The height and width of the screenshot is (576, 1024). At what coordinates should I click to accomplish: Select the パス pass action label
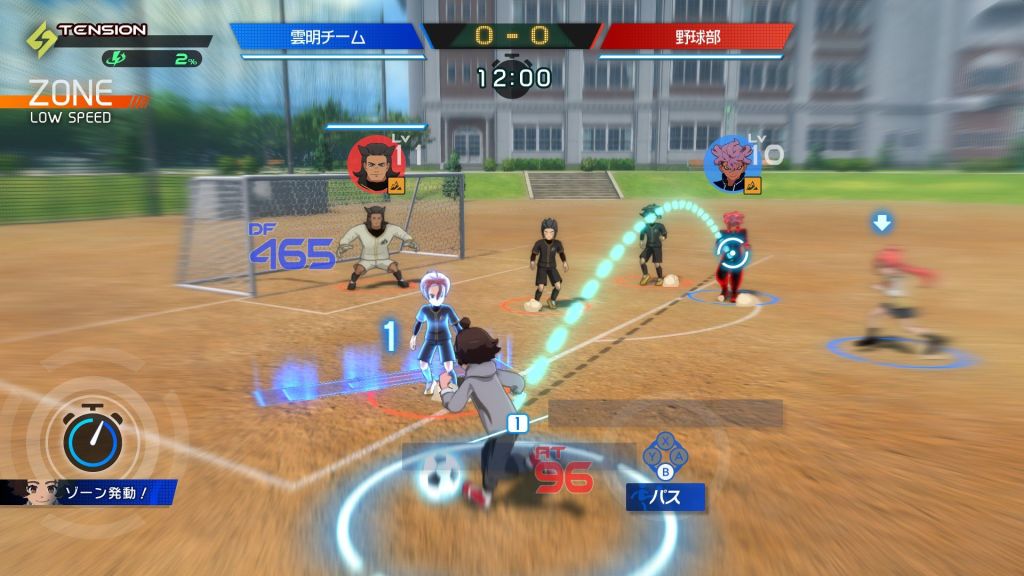click(x=665, y=497)
